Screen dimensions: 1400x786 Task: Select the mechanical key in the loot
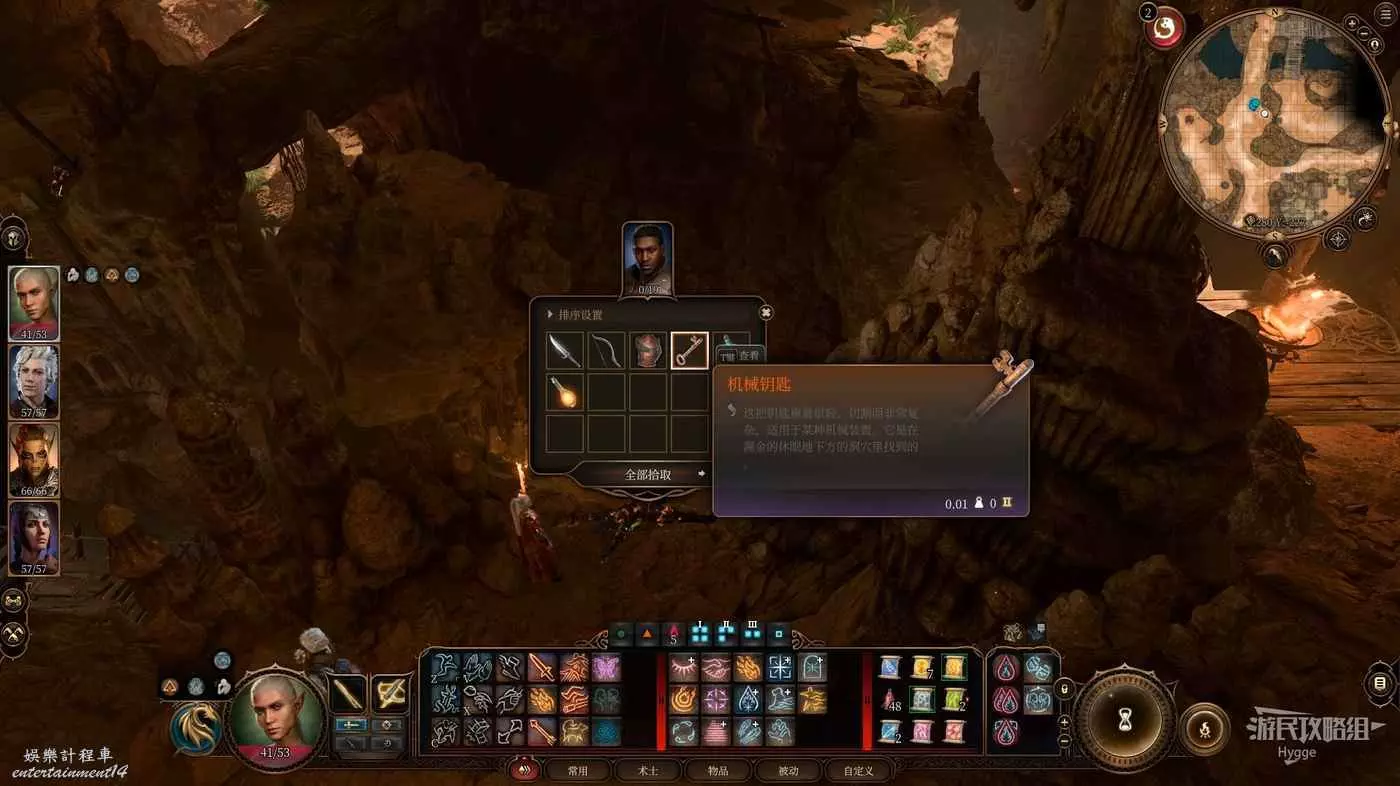point(690,351)
